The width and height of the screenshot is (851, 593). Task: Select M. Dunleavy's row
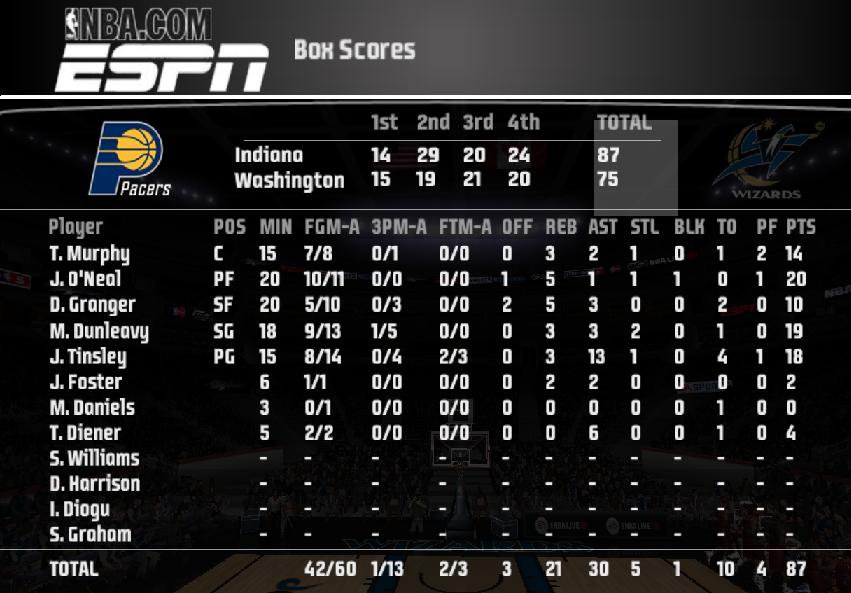click(99, 331)
